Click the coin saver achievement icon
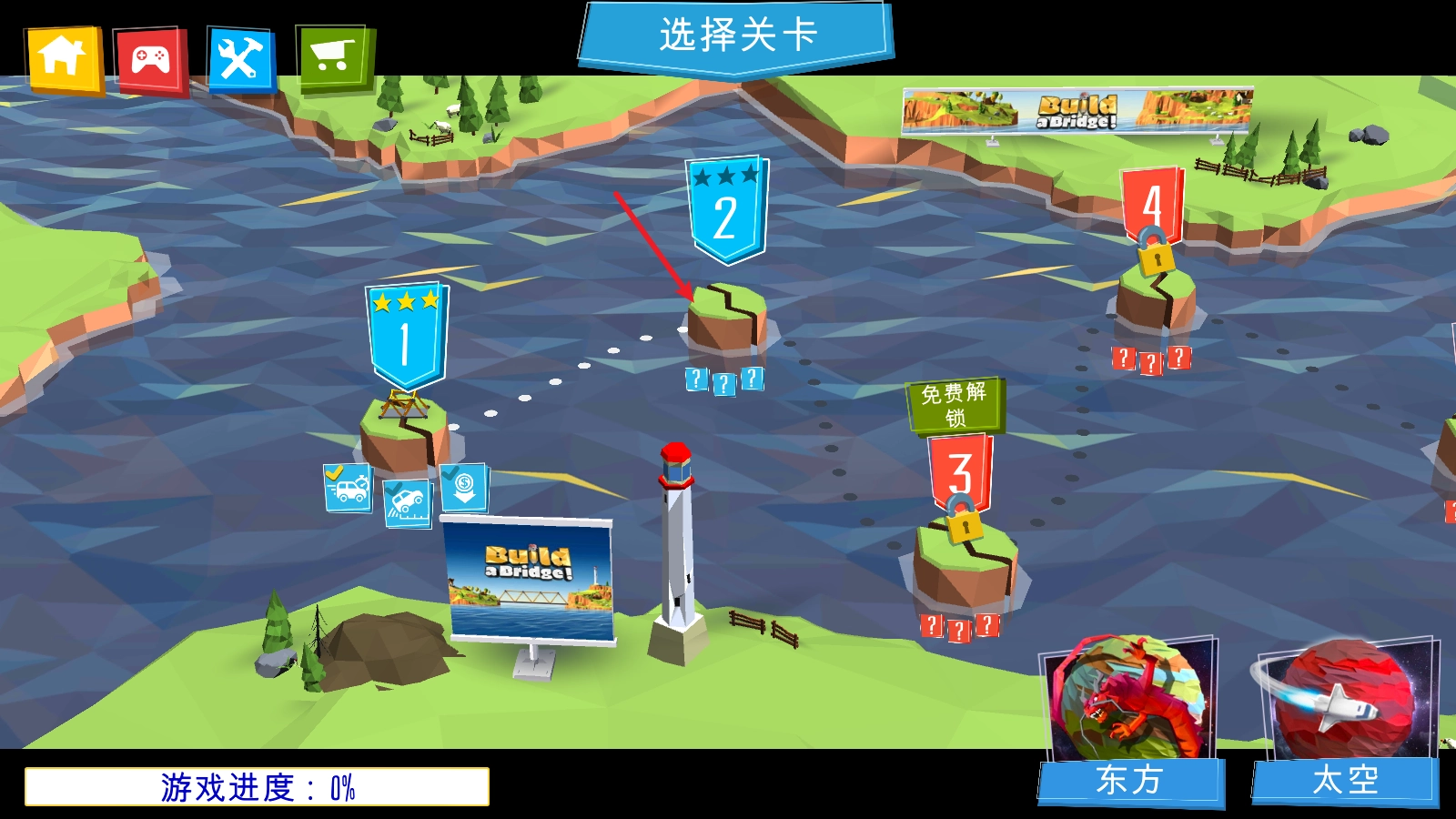 464,489
